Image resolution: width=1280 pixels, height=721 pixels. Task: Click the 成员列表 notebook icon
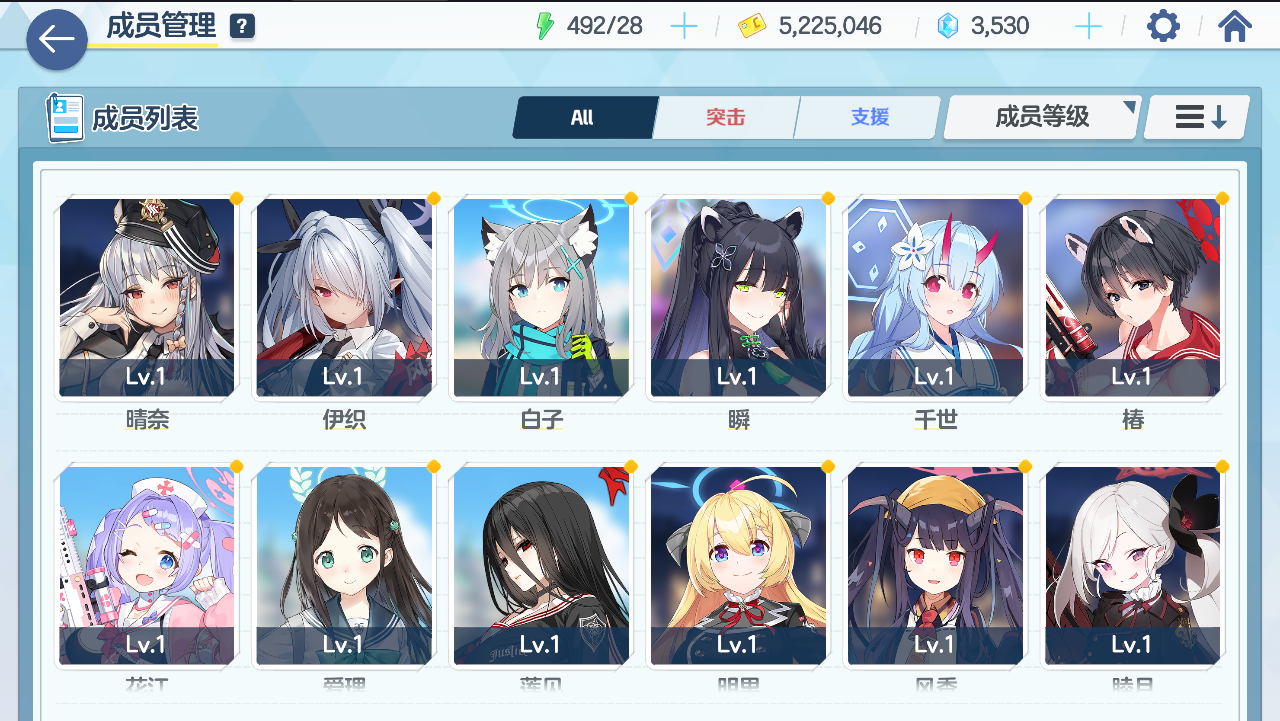(64, 116)
